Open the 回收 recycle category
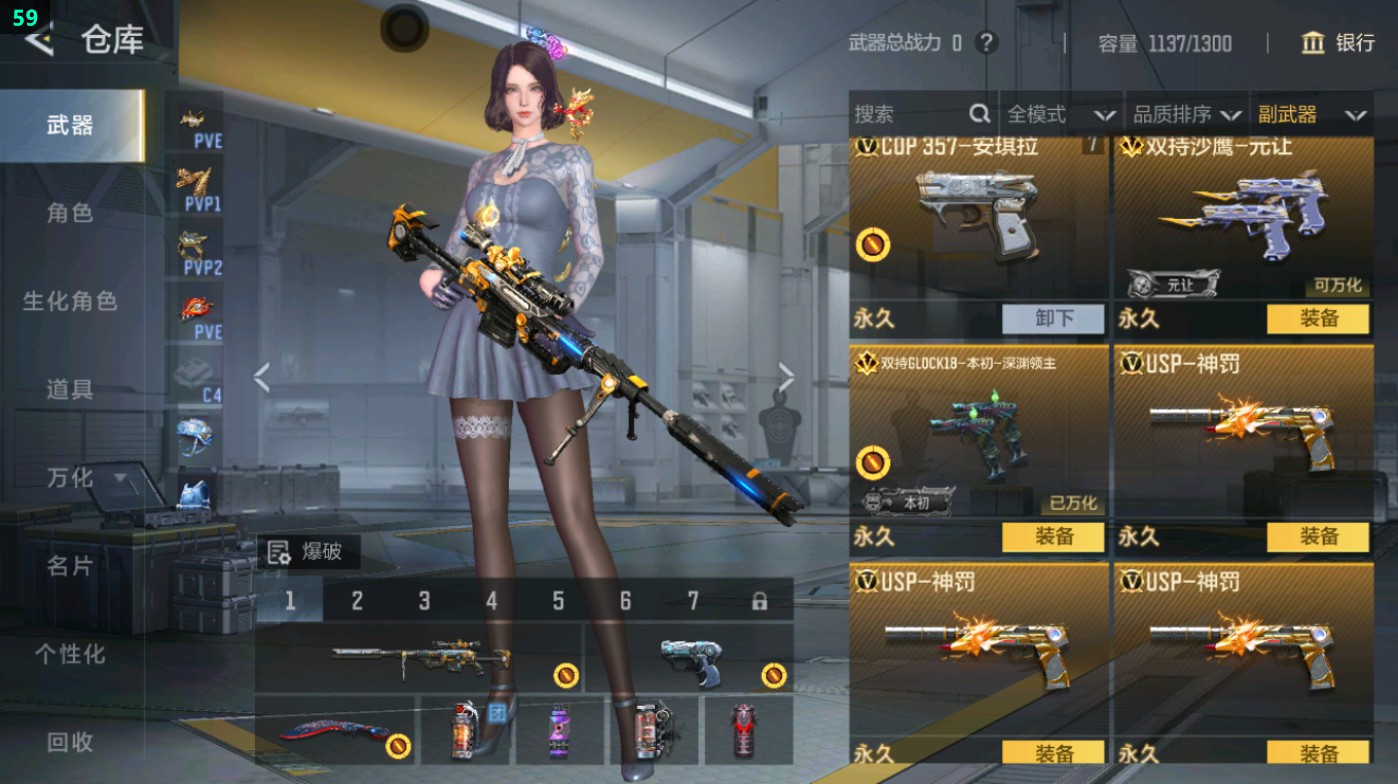This screenshot has height=784, width=1398. point(70,742)
